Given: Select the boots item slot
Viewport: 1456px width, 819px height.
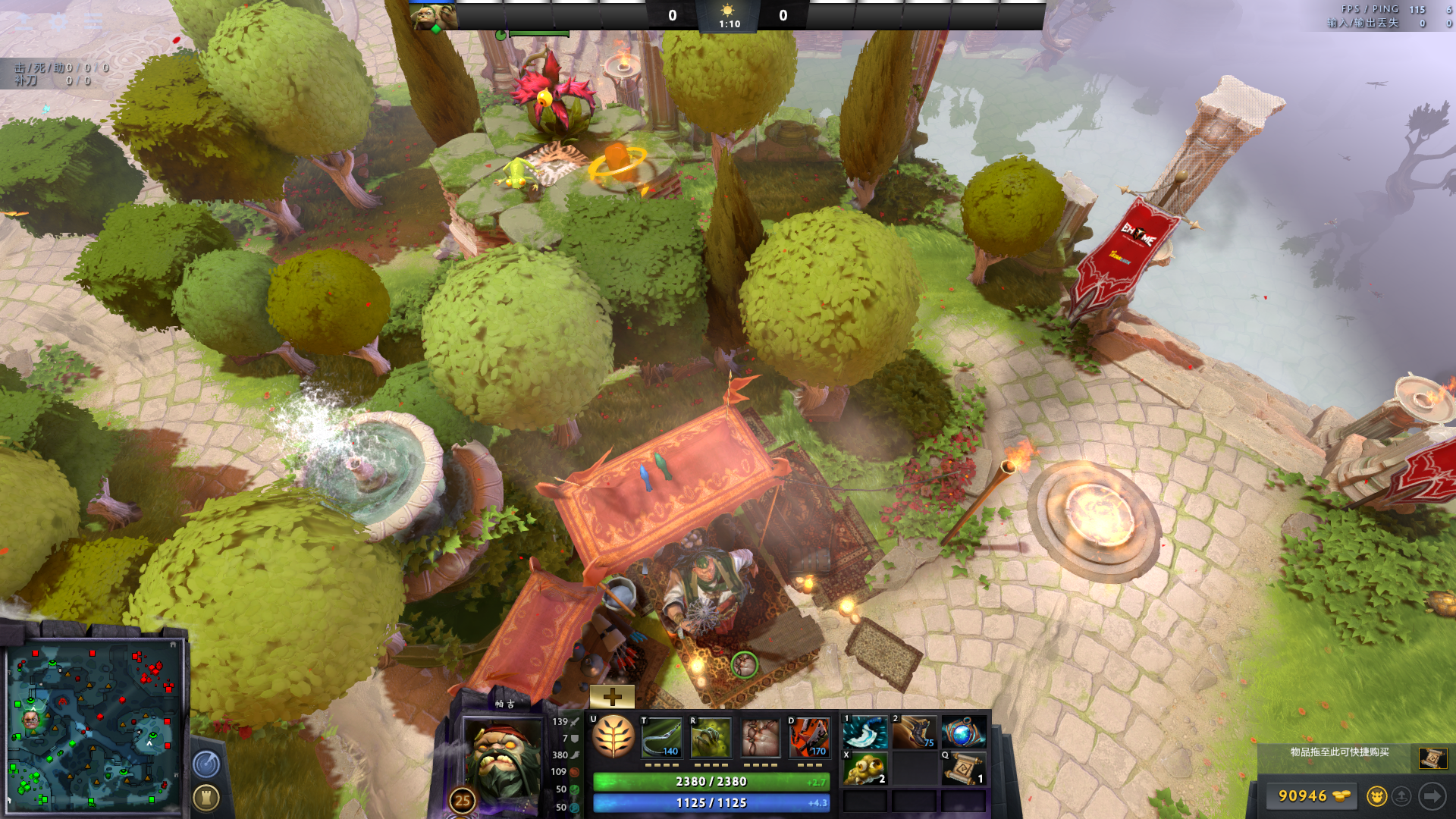Looking at the screenshot, I should [x=914, y=733].
